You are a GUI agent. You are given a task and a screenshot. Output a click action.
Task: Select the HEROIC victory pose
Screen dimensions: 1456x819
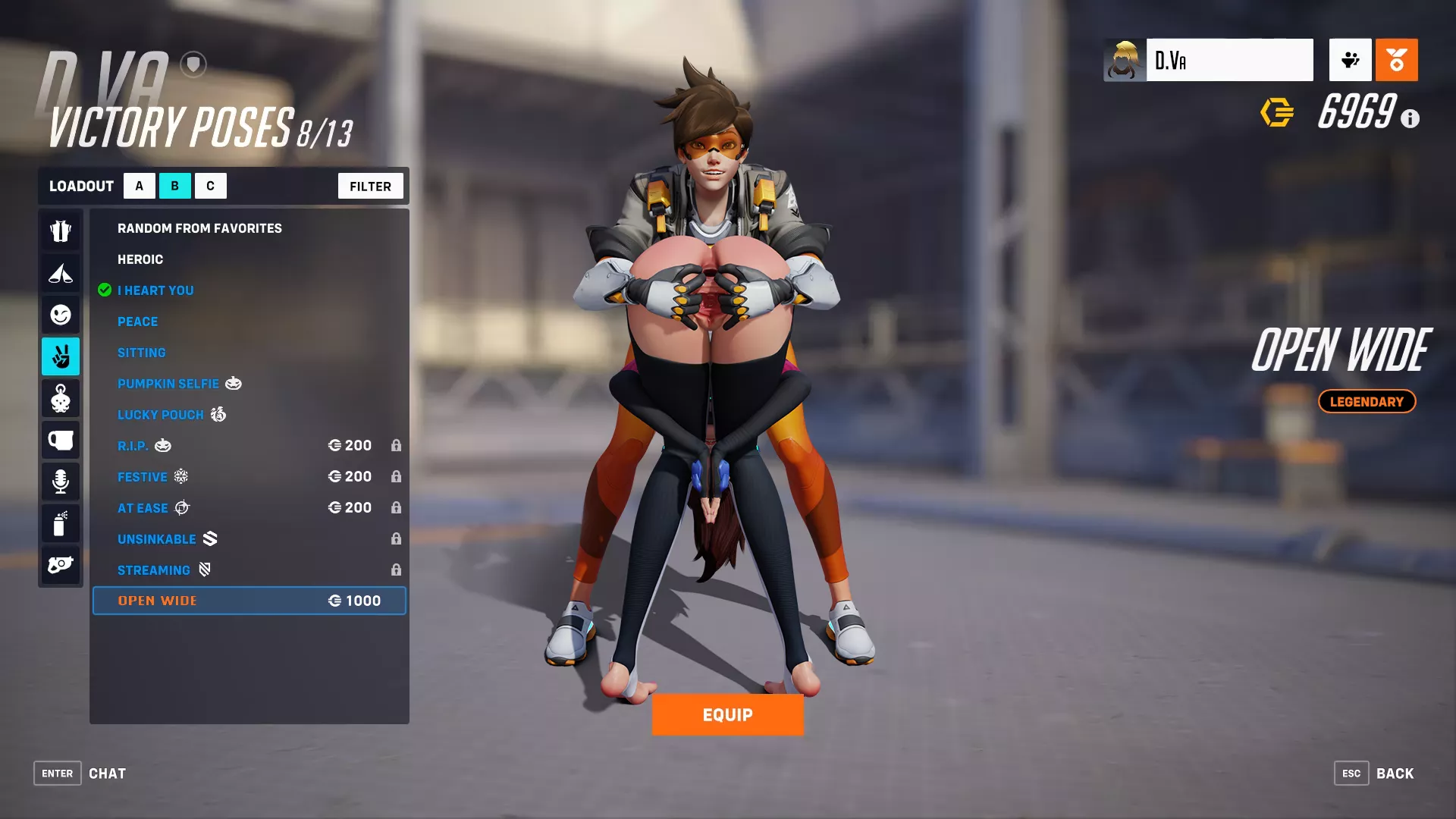click(x=140, y=259)
